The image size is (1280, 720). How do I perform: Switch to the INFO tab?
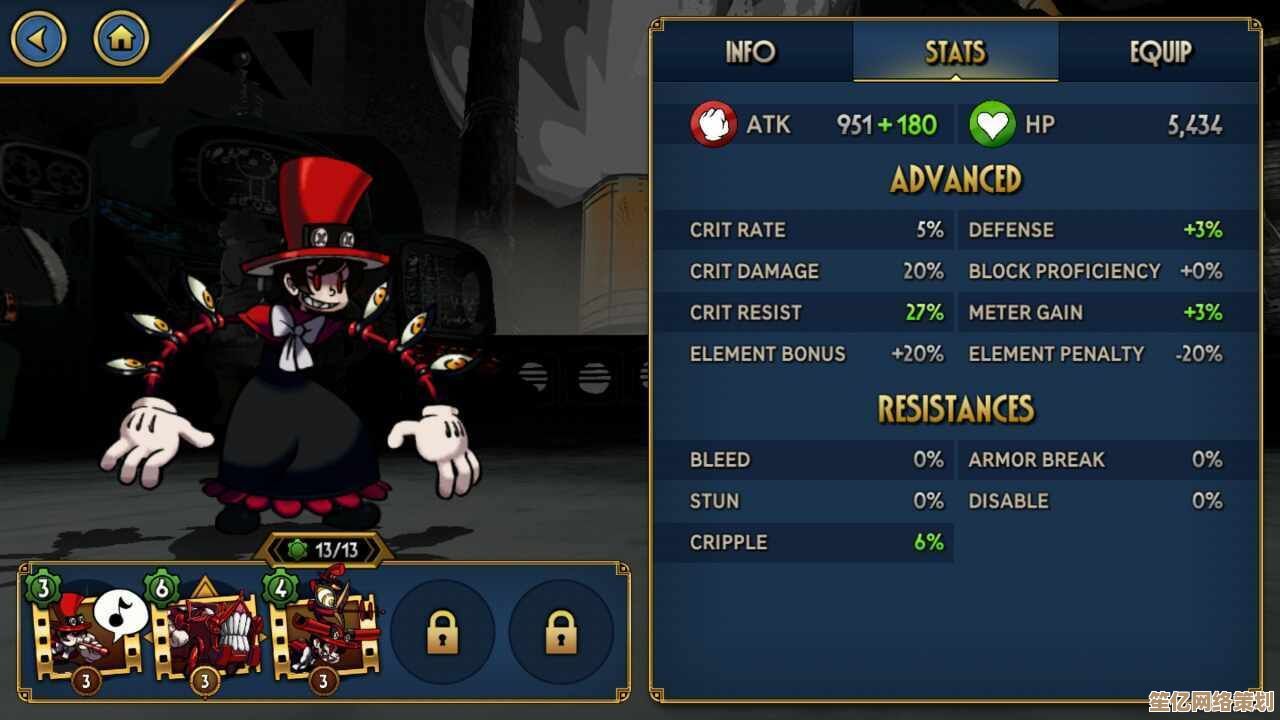click(750, 52)
